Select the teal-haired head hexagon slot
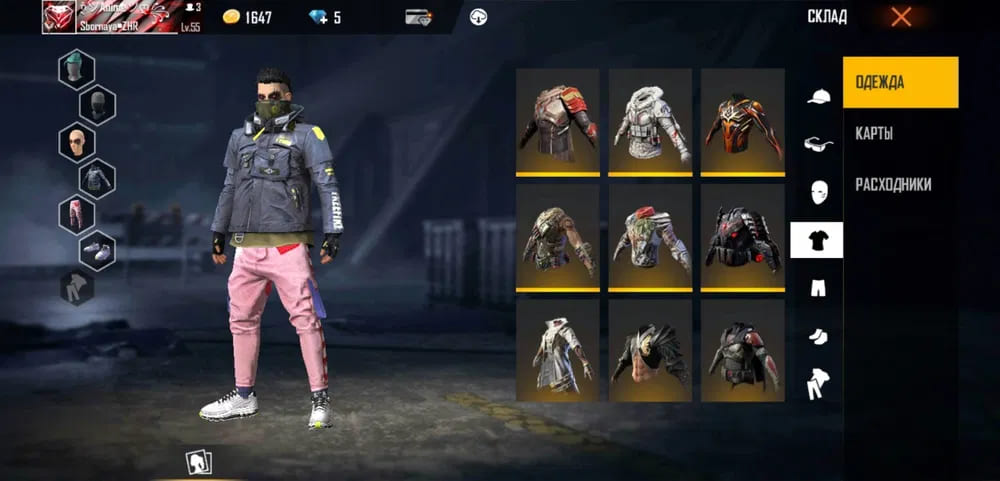The height and width of the screenshot is (481, 1000). point(77,70)
